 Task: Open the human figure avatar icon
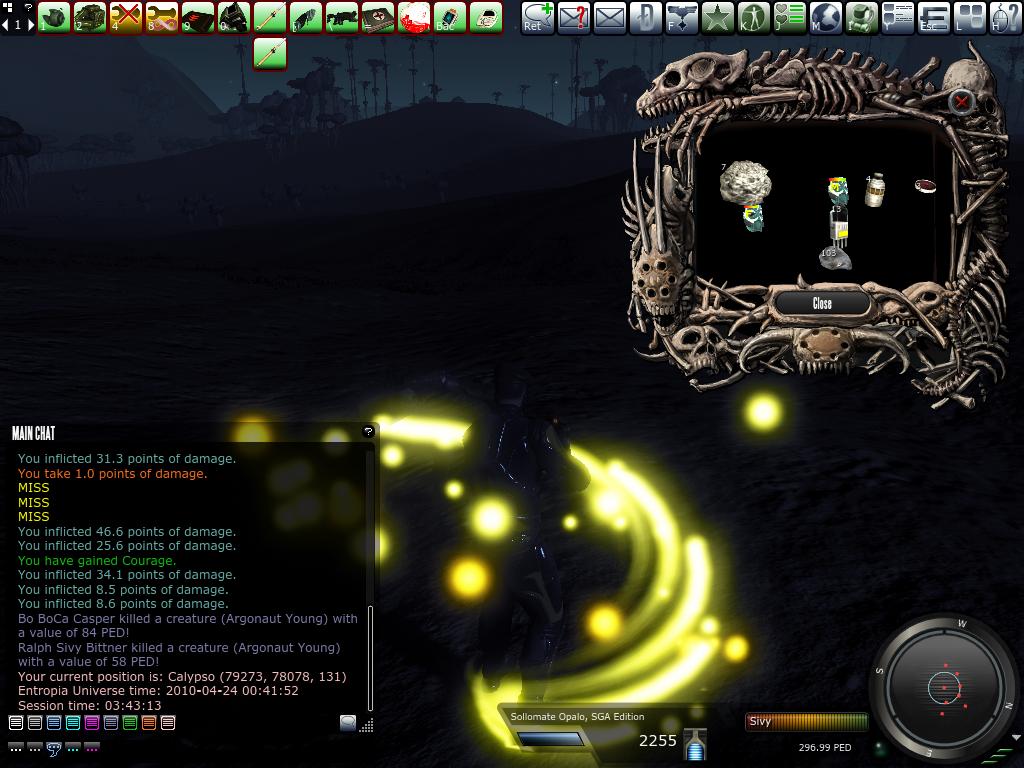pyautogui.click(x=753, y=17)
